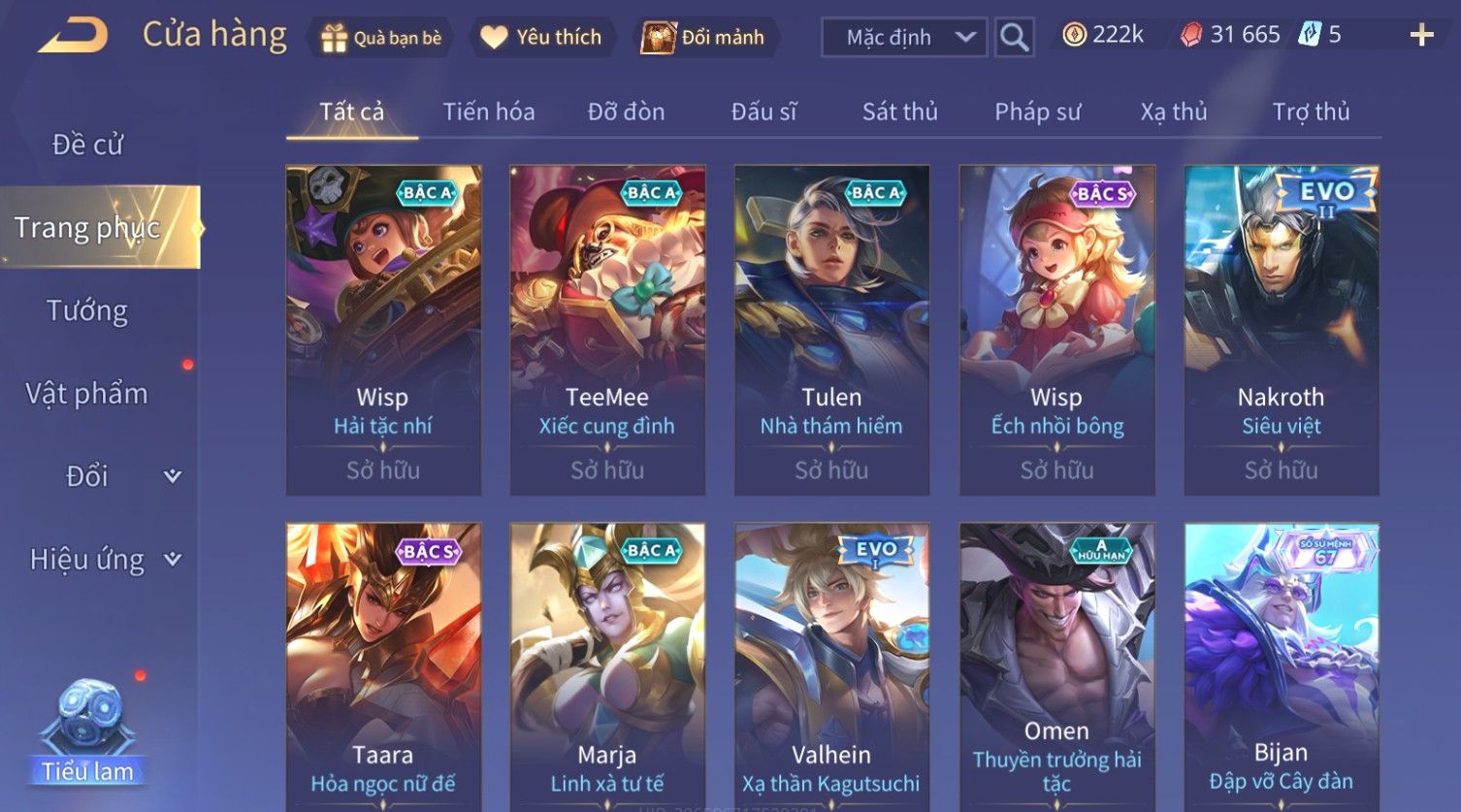View the Tulen Nhà thám hiểm skin
The width and height of the screenshot is (1461, 812).
pos(831,330)
